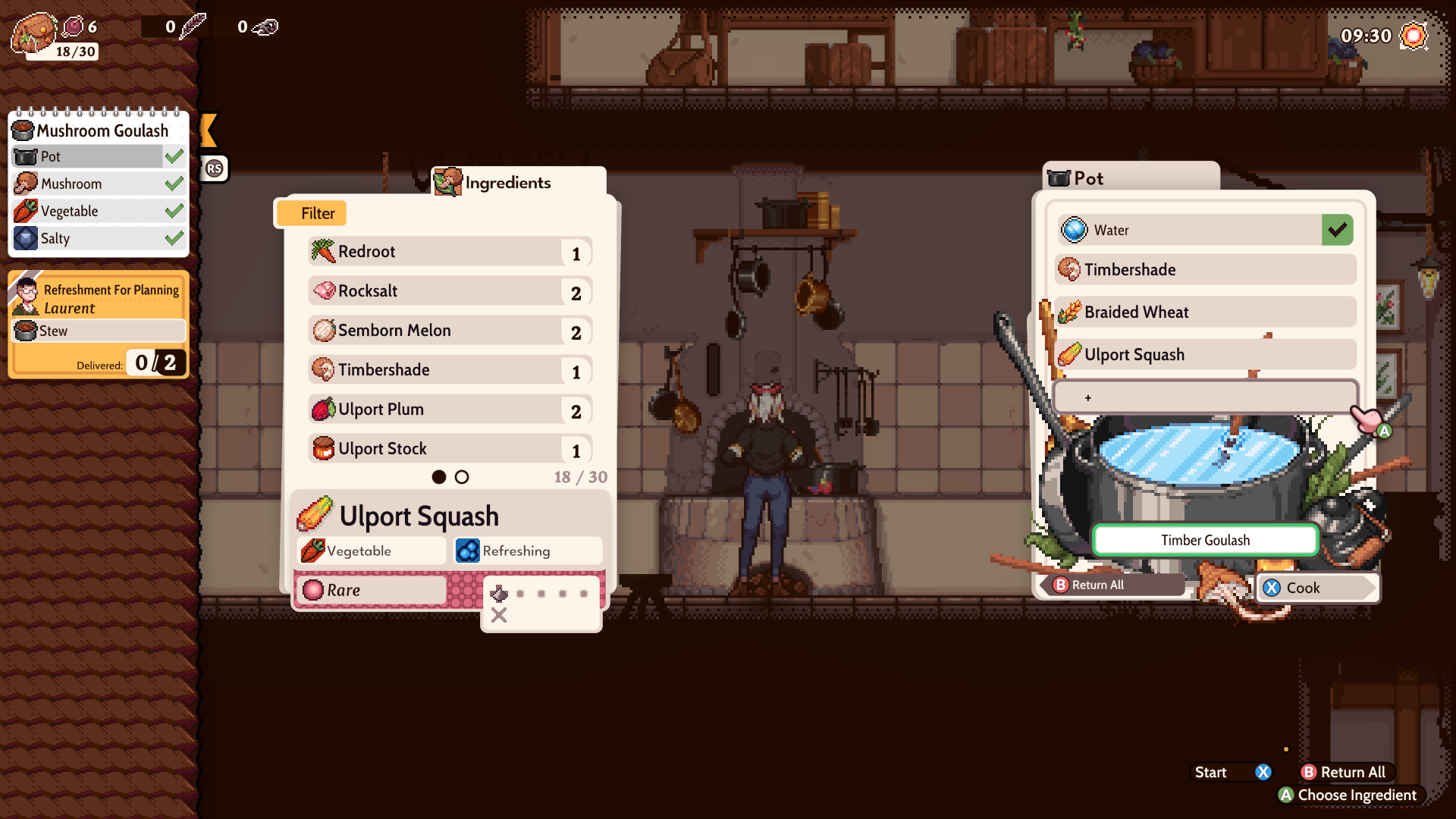Select Braided Wheat in the pot

[1204, 312]
